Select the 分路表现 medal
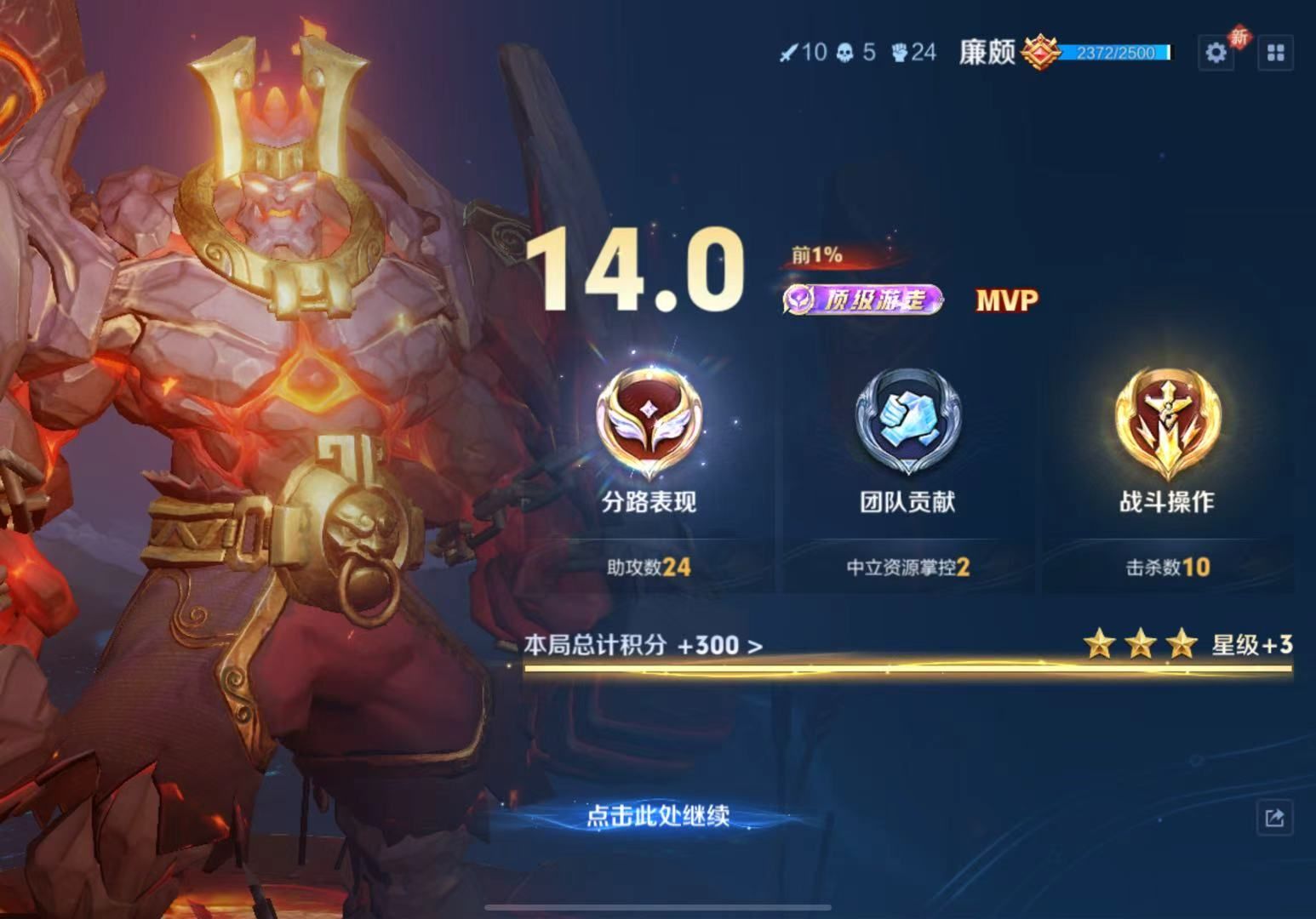Viewport: 1316px width, 919px height. click(x=649, y=423)
